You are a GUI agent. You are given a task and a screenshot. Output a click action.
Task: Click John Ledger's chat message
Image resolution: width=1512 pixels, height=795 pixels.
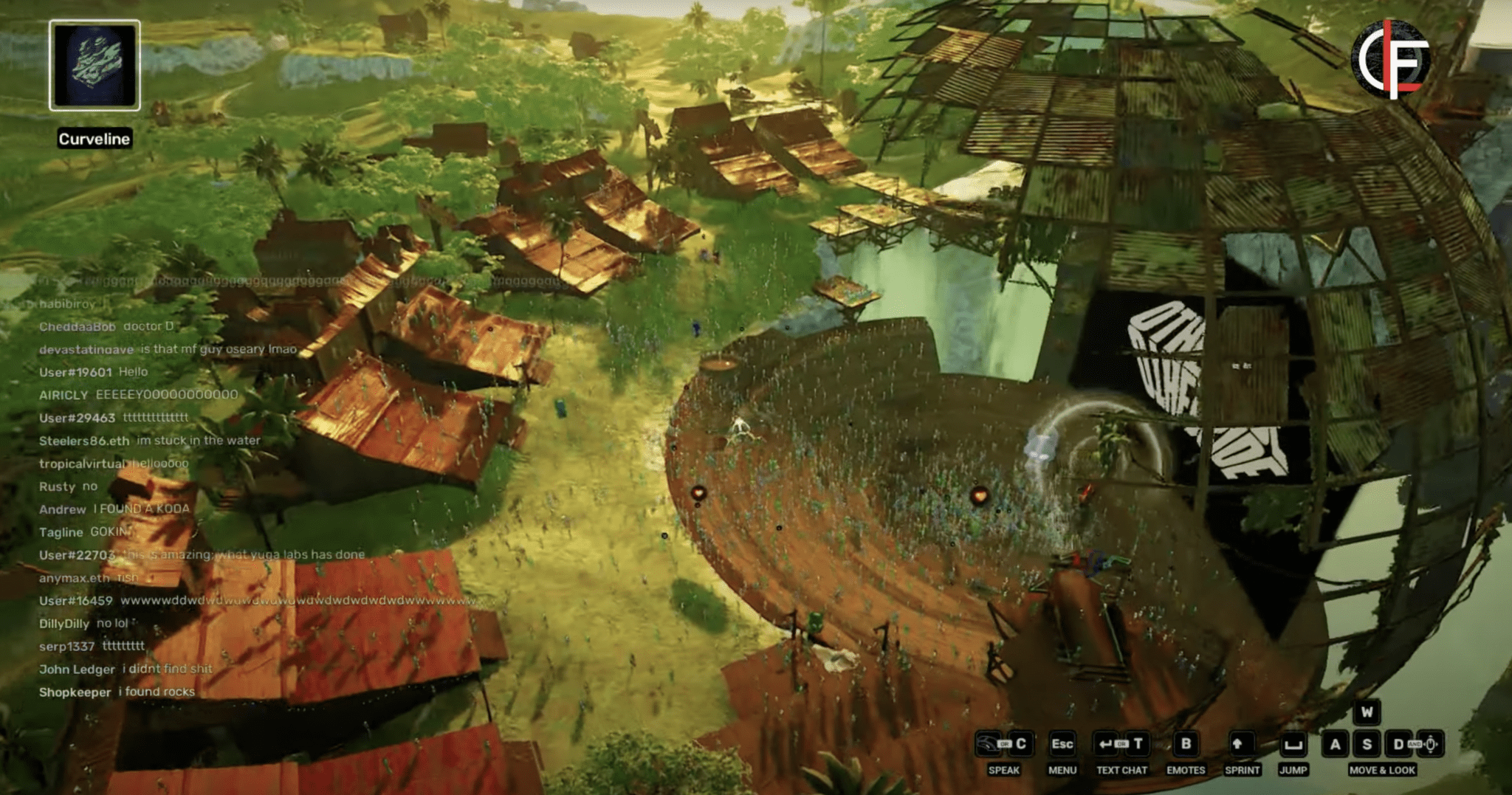click(126, 670)
